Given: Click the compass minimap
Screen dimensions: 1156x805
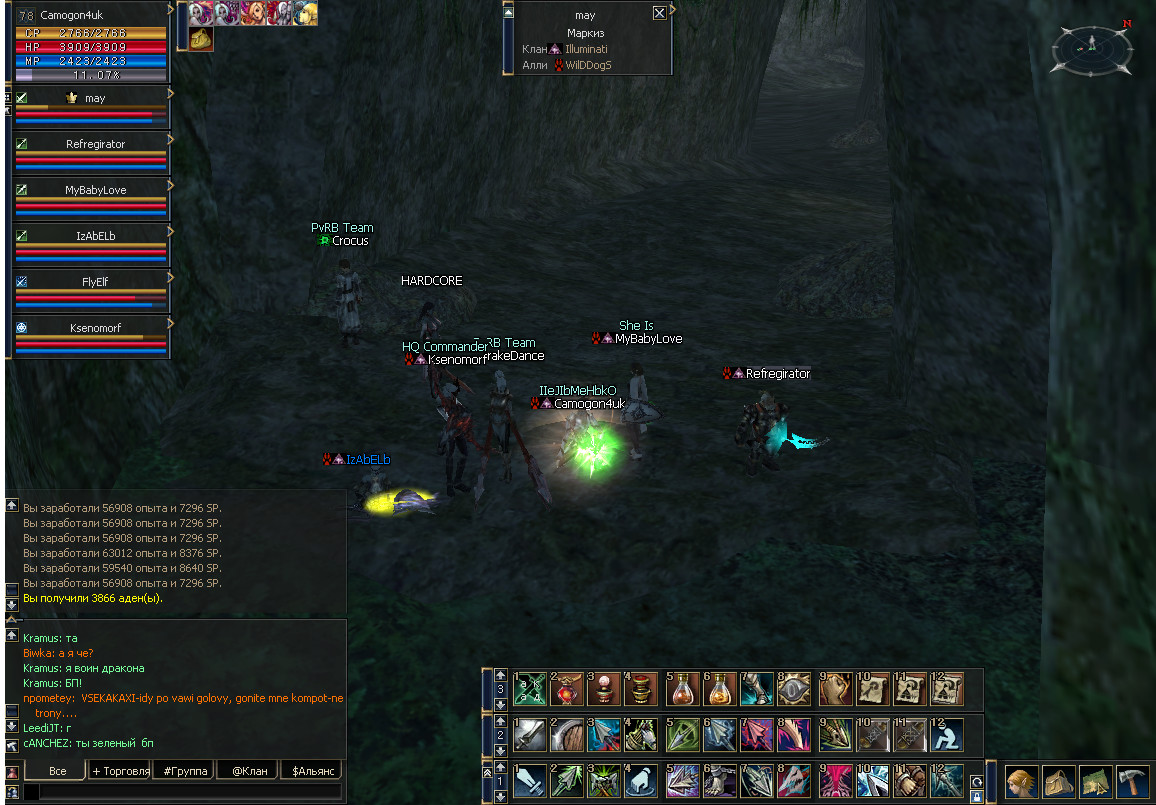Looking at the screenshot, I should click(x=1092, y=46).
